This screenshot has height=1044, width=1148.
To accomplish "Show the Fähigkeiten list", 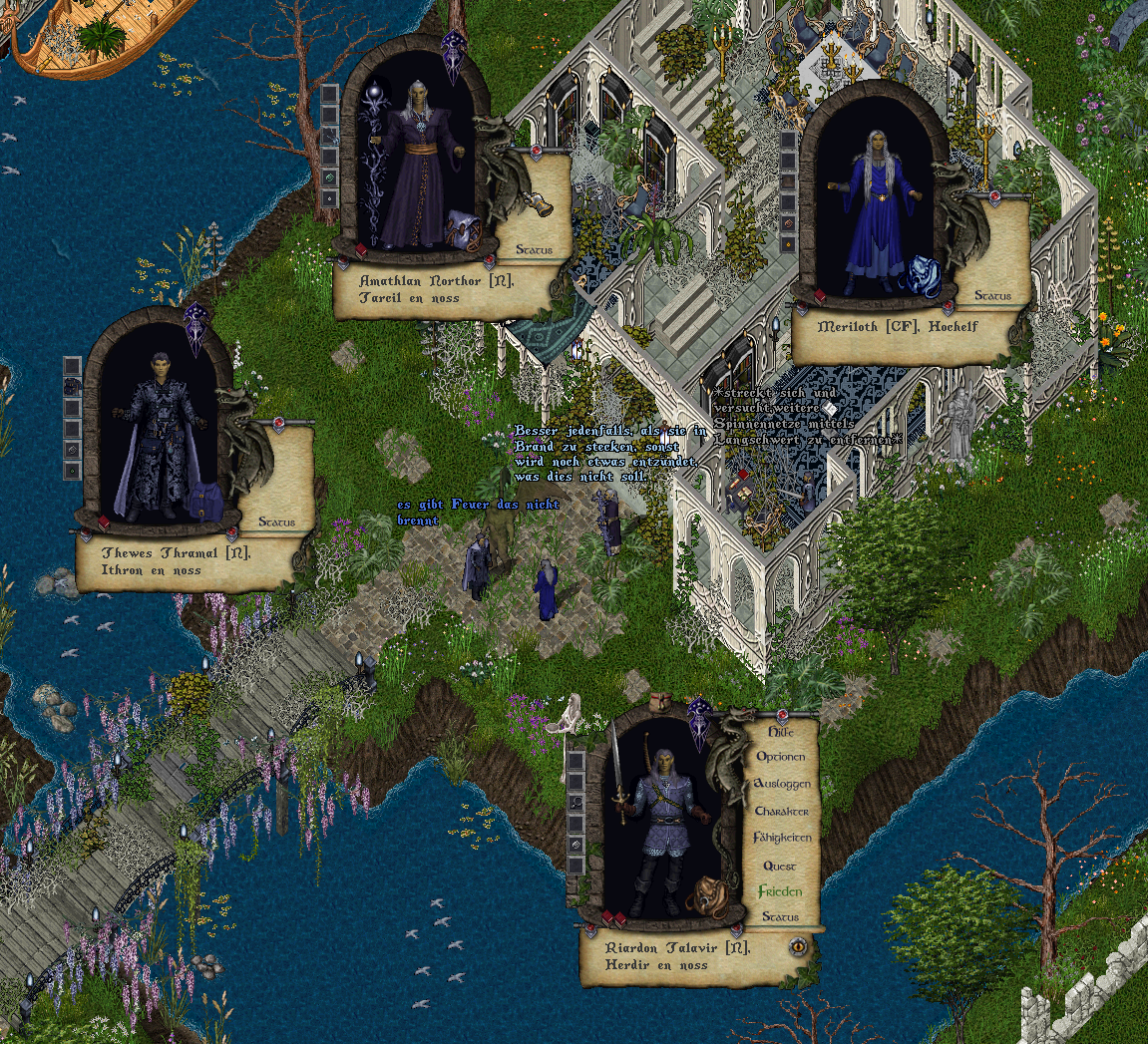I will [781, 839].
